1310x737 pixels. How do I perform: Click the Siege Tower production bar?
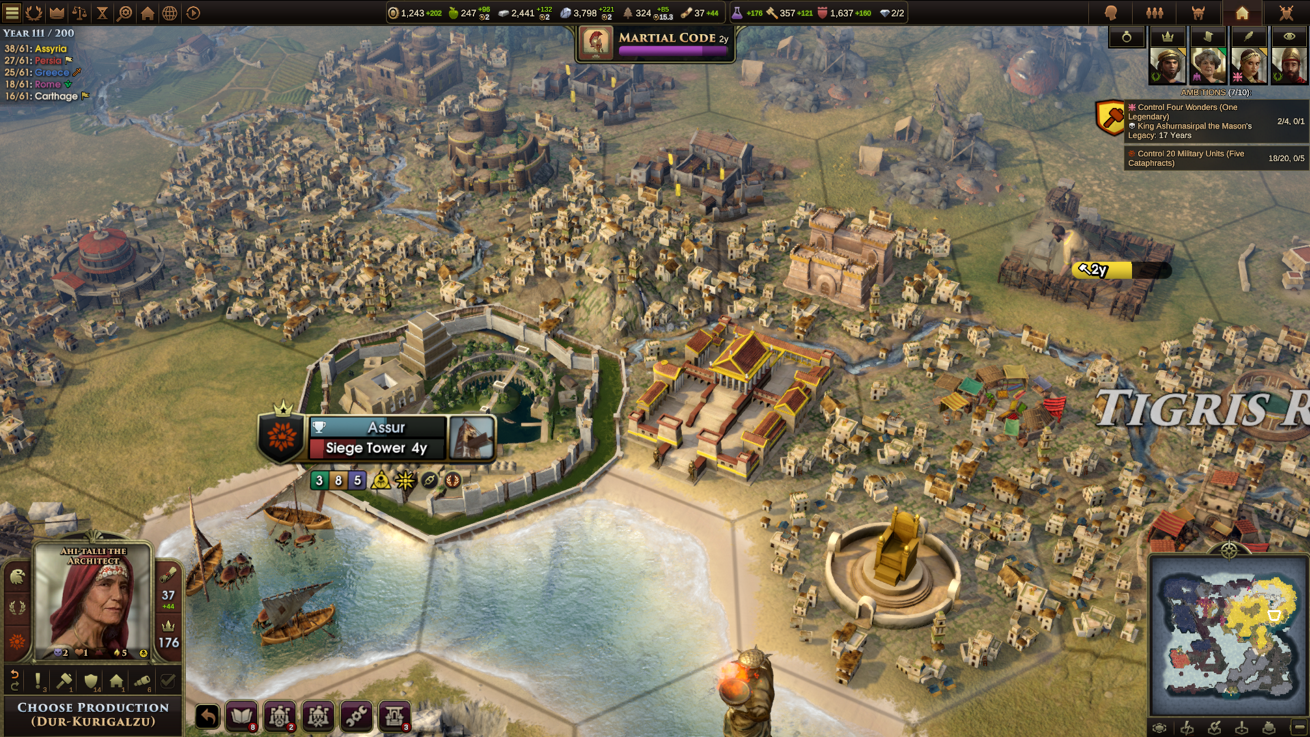point(376,448)
